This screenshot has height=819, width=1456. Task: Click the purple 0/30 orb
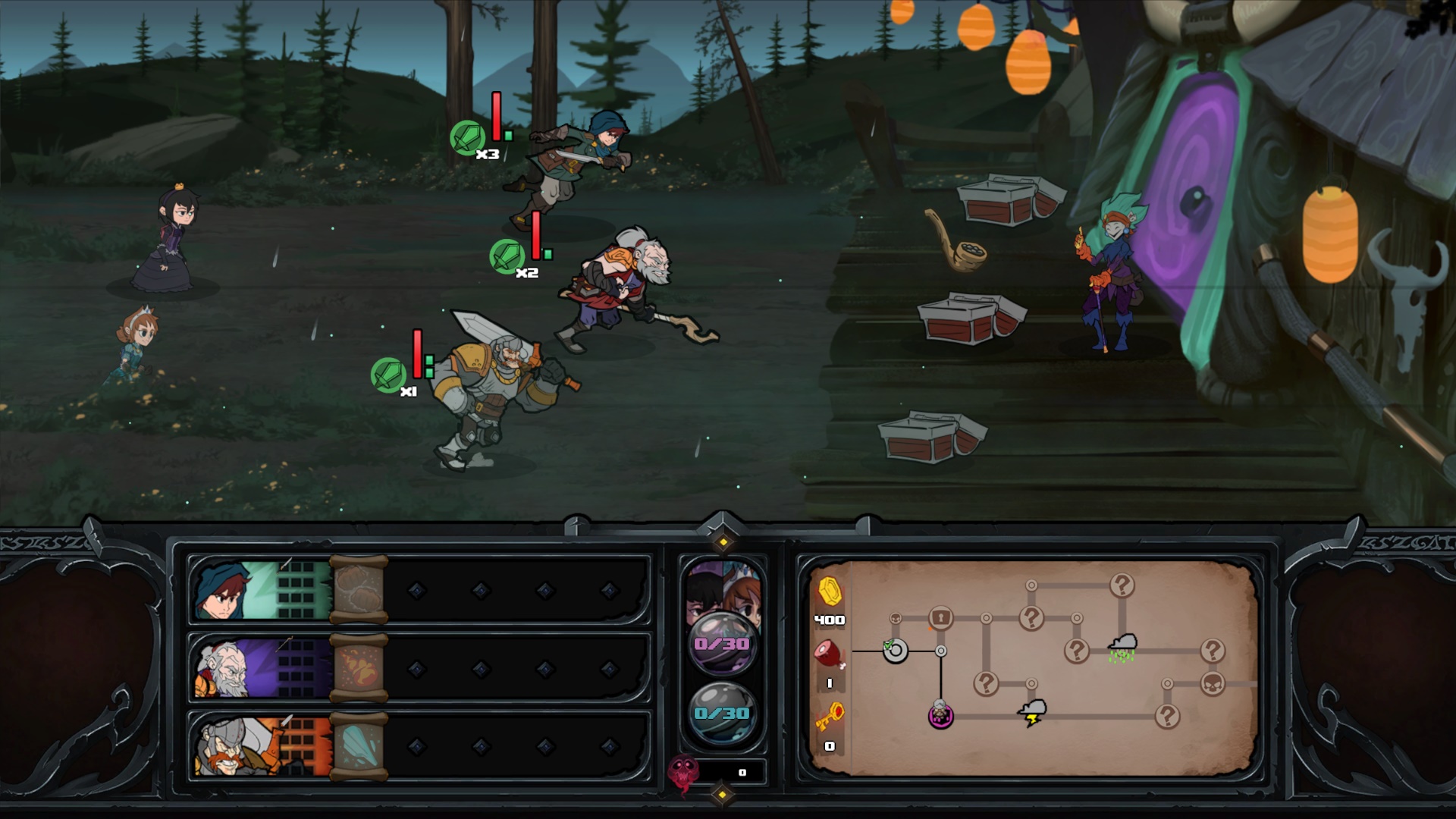[722, 644]
